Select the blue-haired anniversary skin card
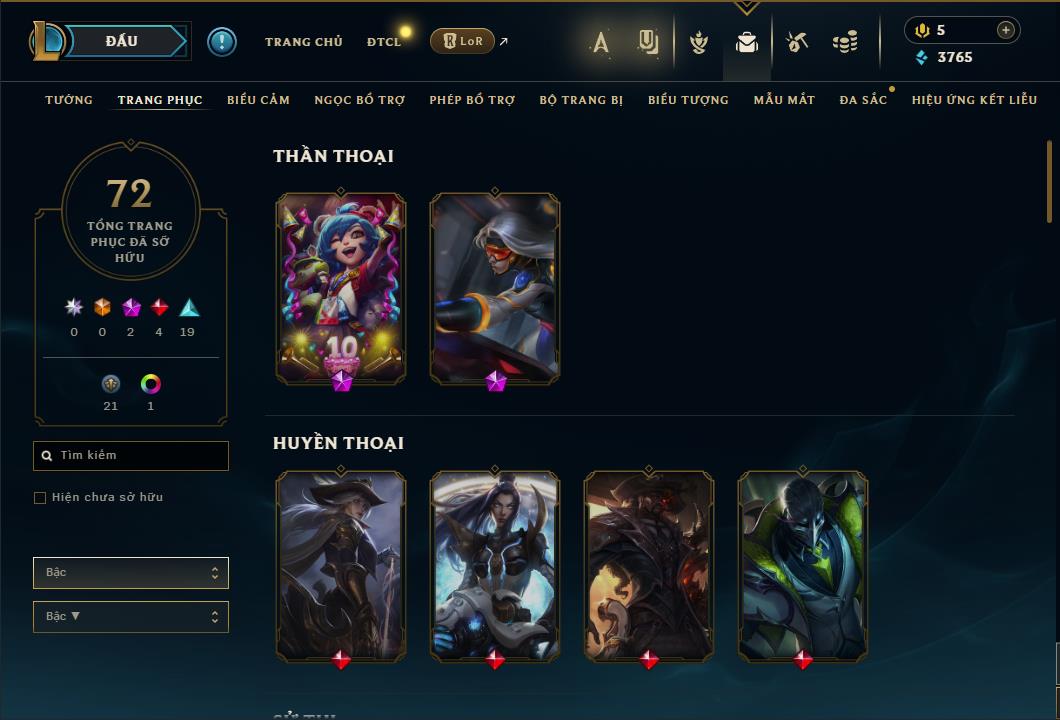The width and height of the screenshot is (1060, 720). [341, 288]
